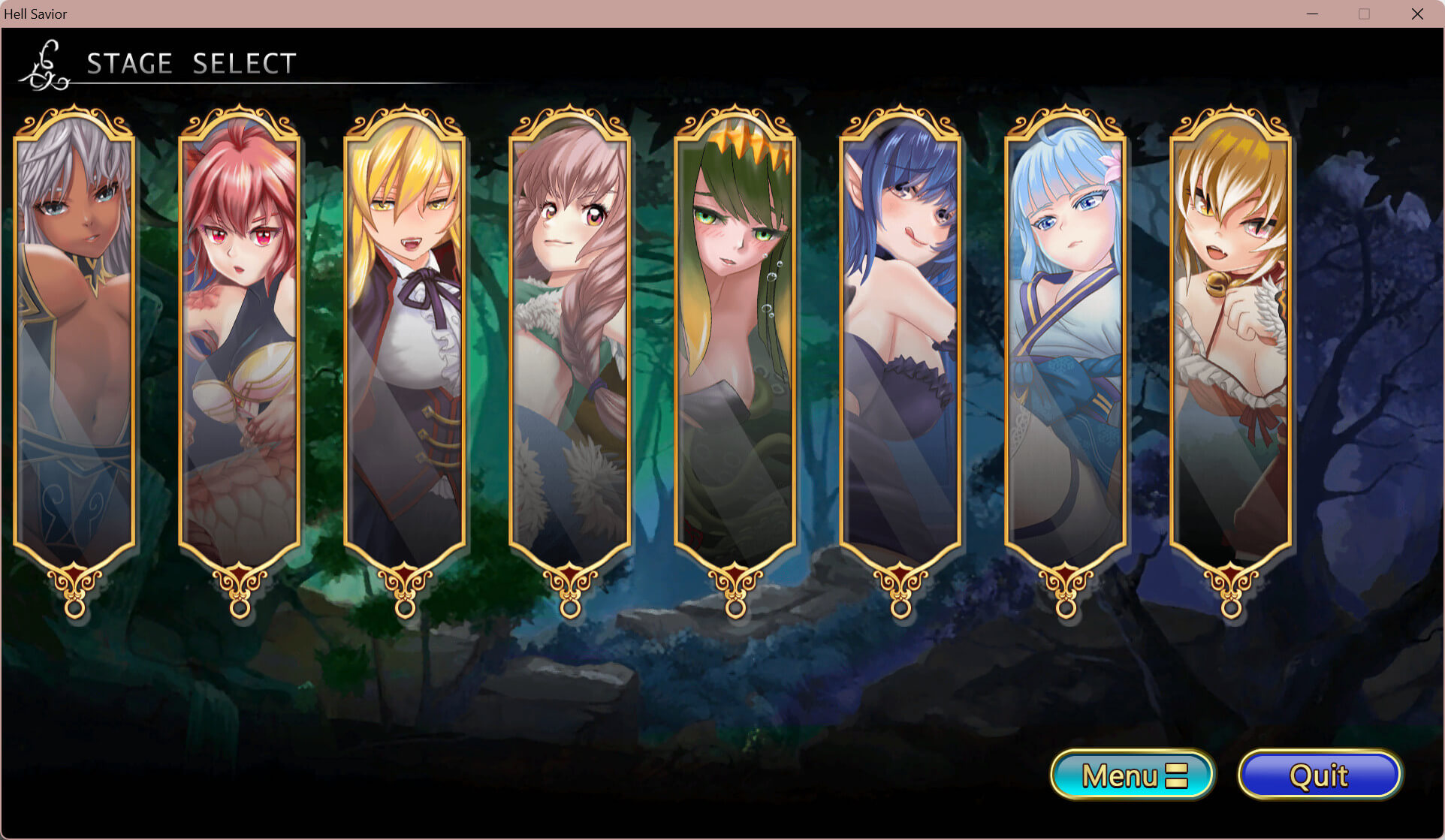Pick the pink-braided-hair character stage

(x=570, y=338)
